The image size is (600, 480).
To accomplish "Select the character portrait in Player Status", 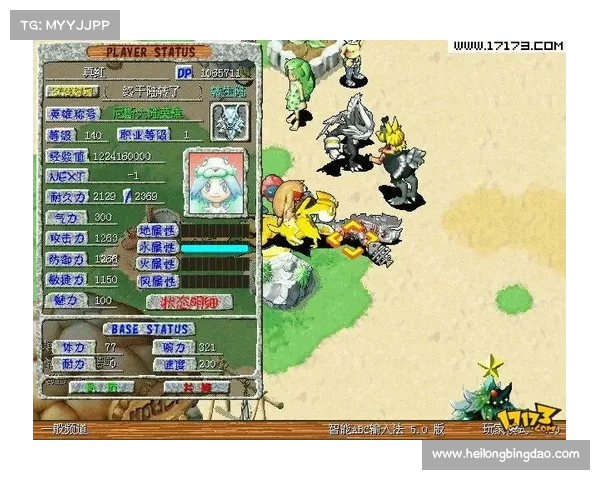I will click(216, 184).
